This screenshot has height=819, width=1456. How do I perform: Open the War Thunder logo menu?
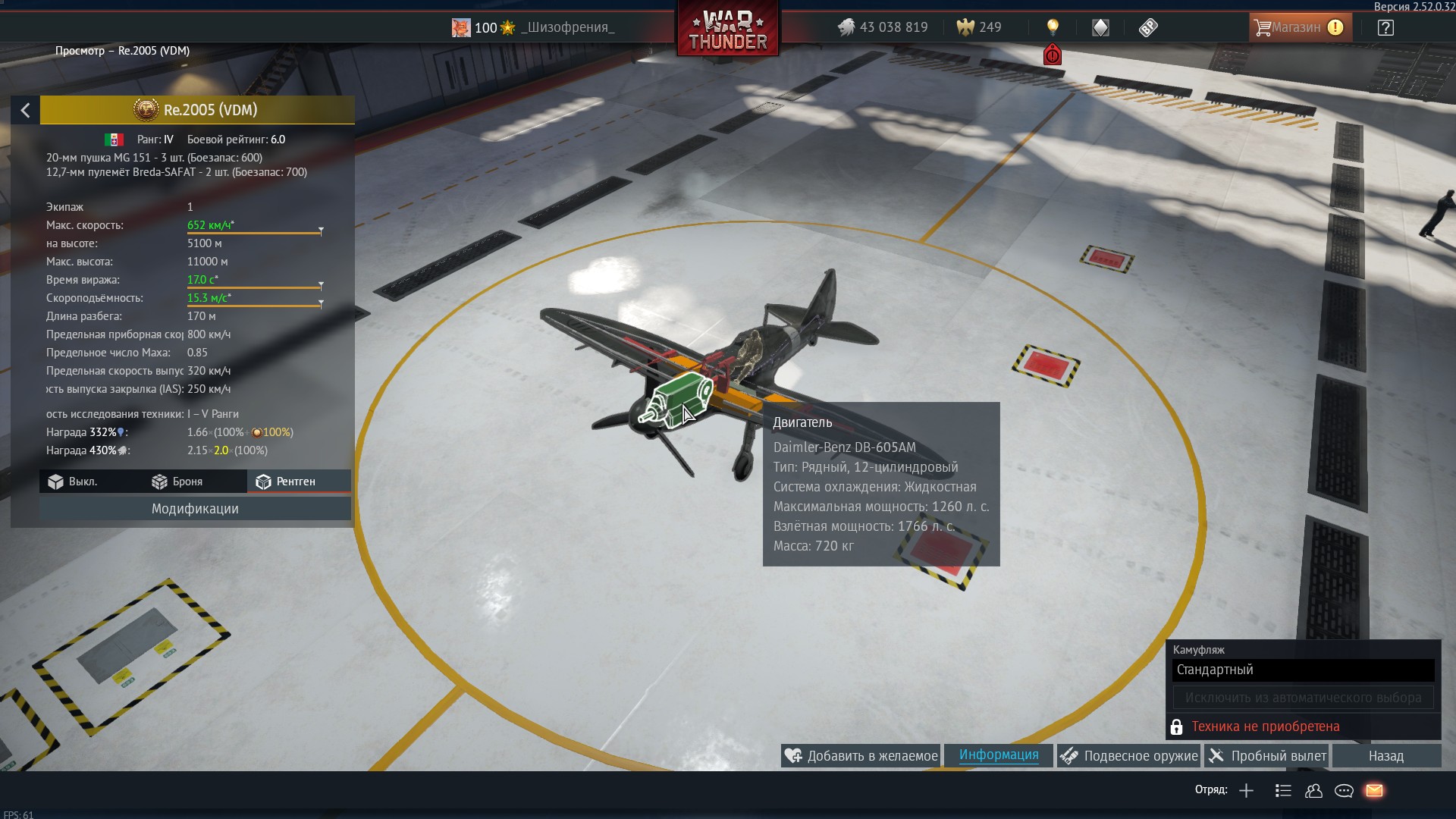(x=728, y=30)
